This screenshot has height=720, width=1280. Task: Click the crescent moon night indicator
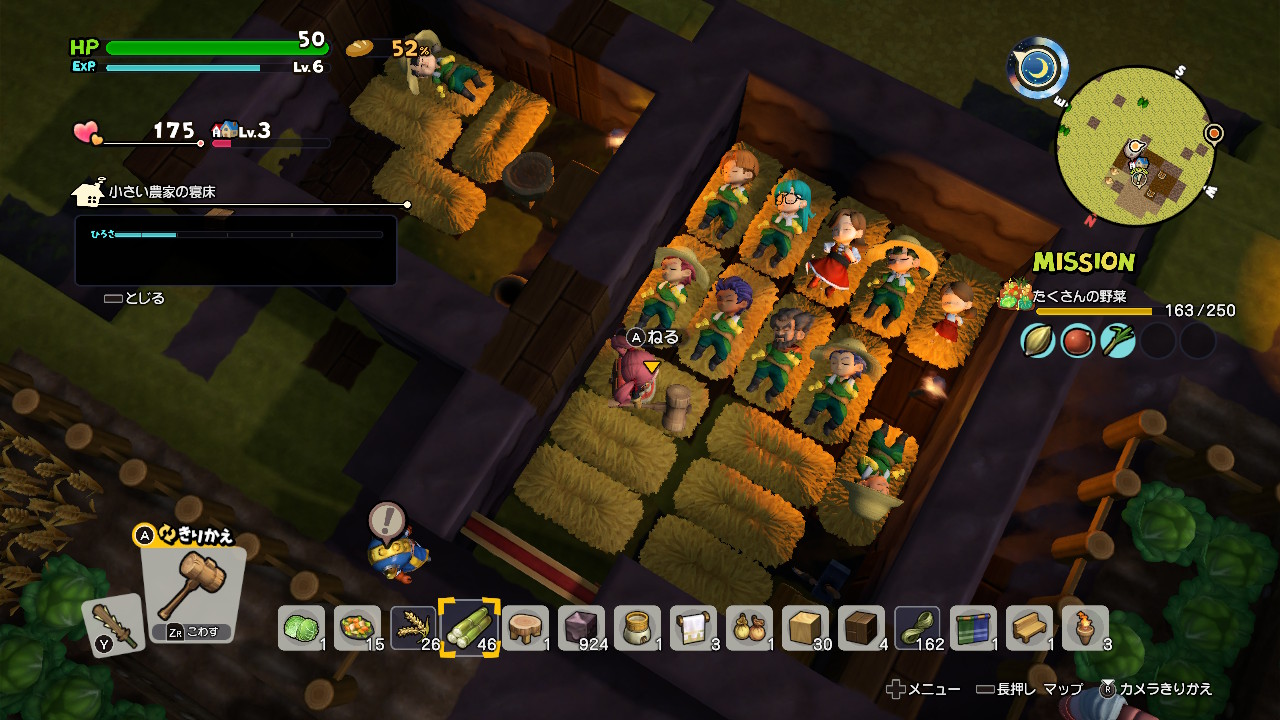coord(1037,68)
